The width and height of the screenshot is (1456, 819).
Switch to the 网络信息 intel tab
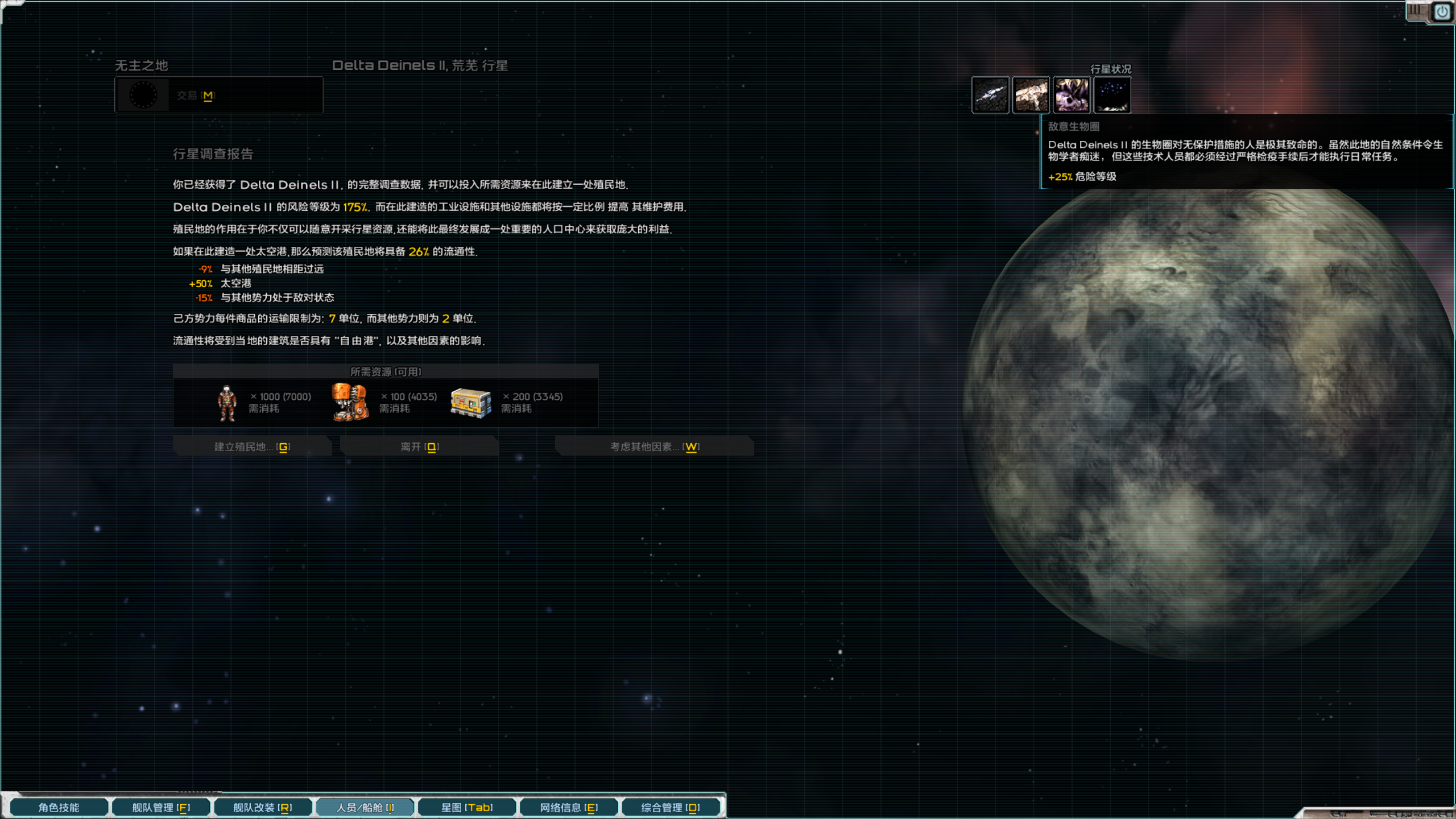coord(569,807)
